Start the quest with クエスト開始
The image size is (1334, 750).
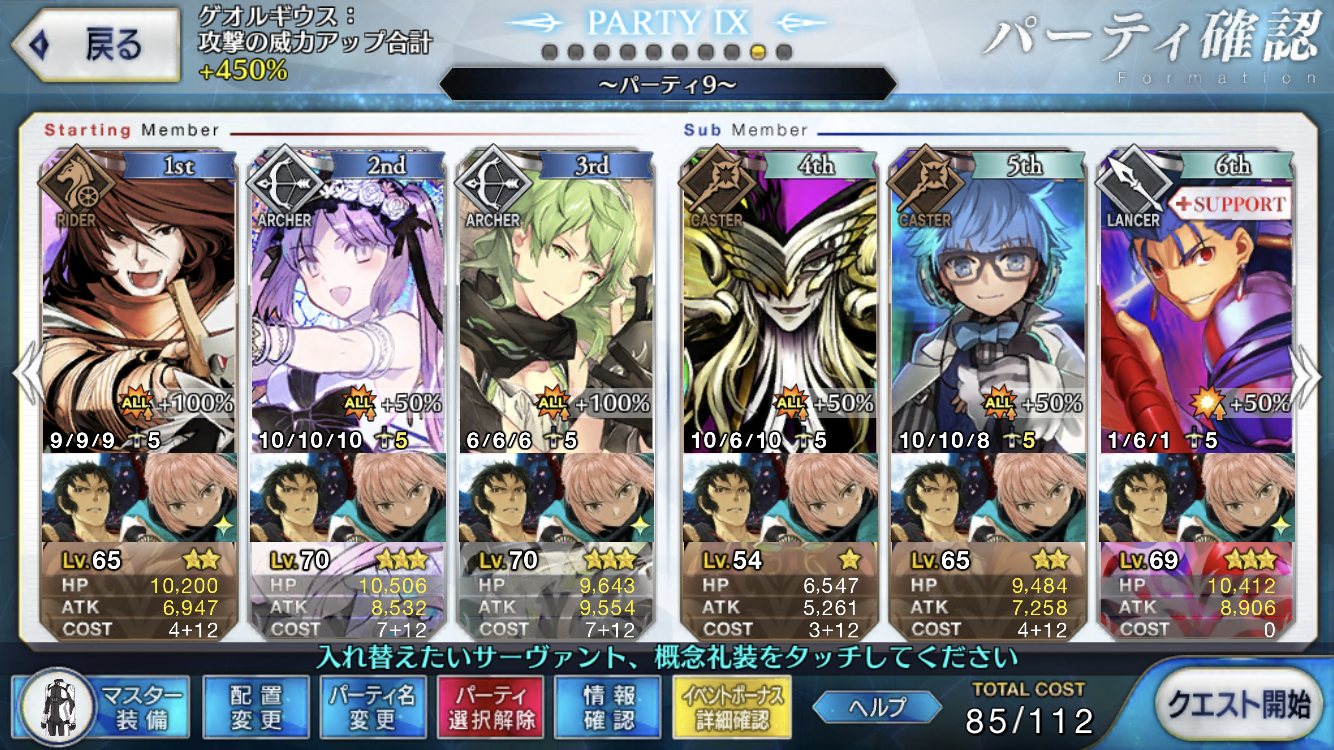point(1239,704)
